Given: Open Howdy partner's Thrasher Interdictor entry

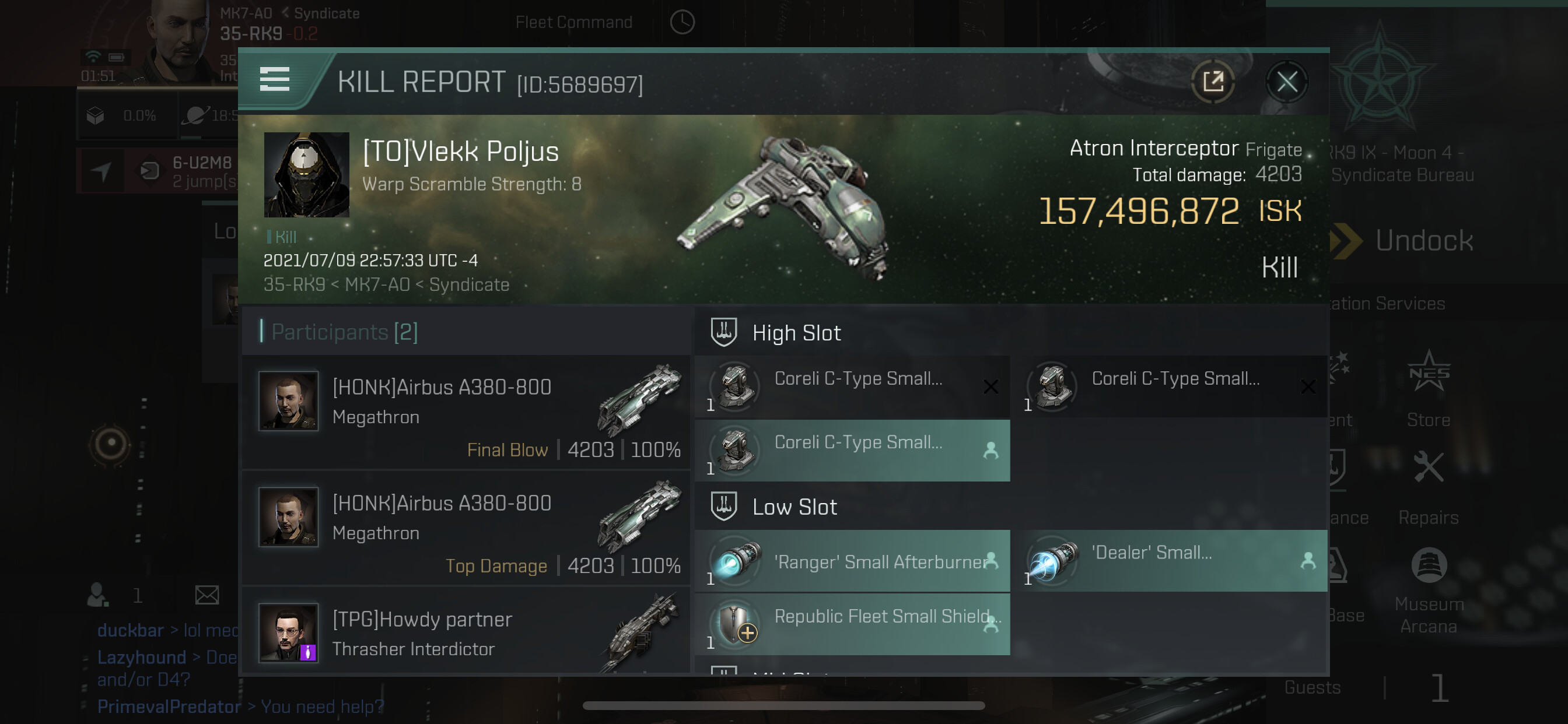Looking at the screenshot, I should [467, 632].
